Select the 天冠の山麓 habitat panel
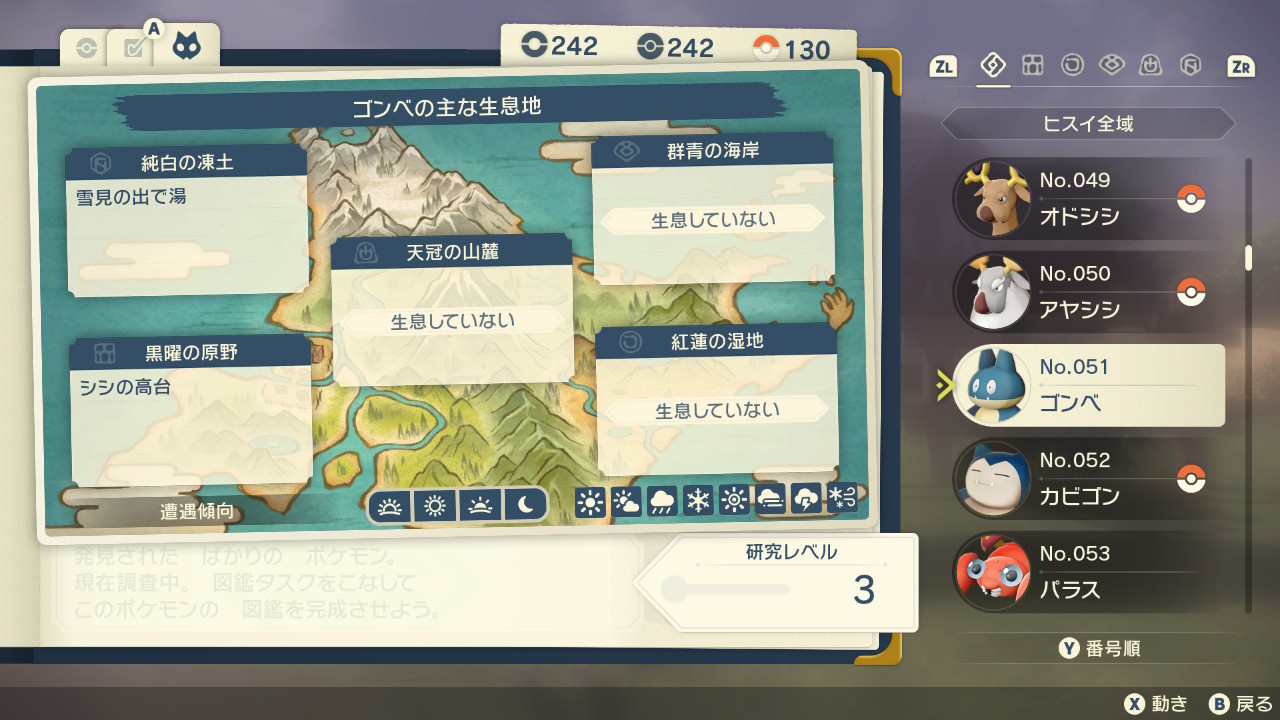1280x720 pixels. pyautogui.click(x=452, y=310)
